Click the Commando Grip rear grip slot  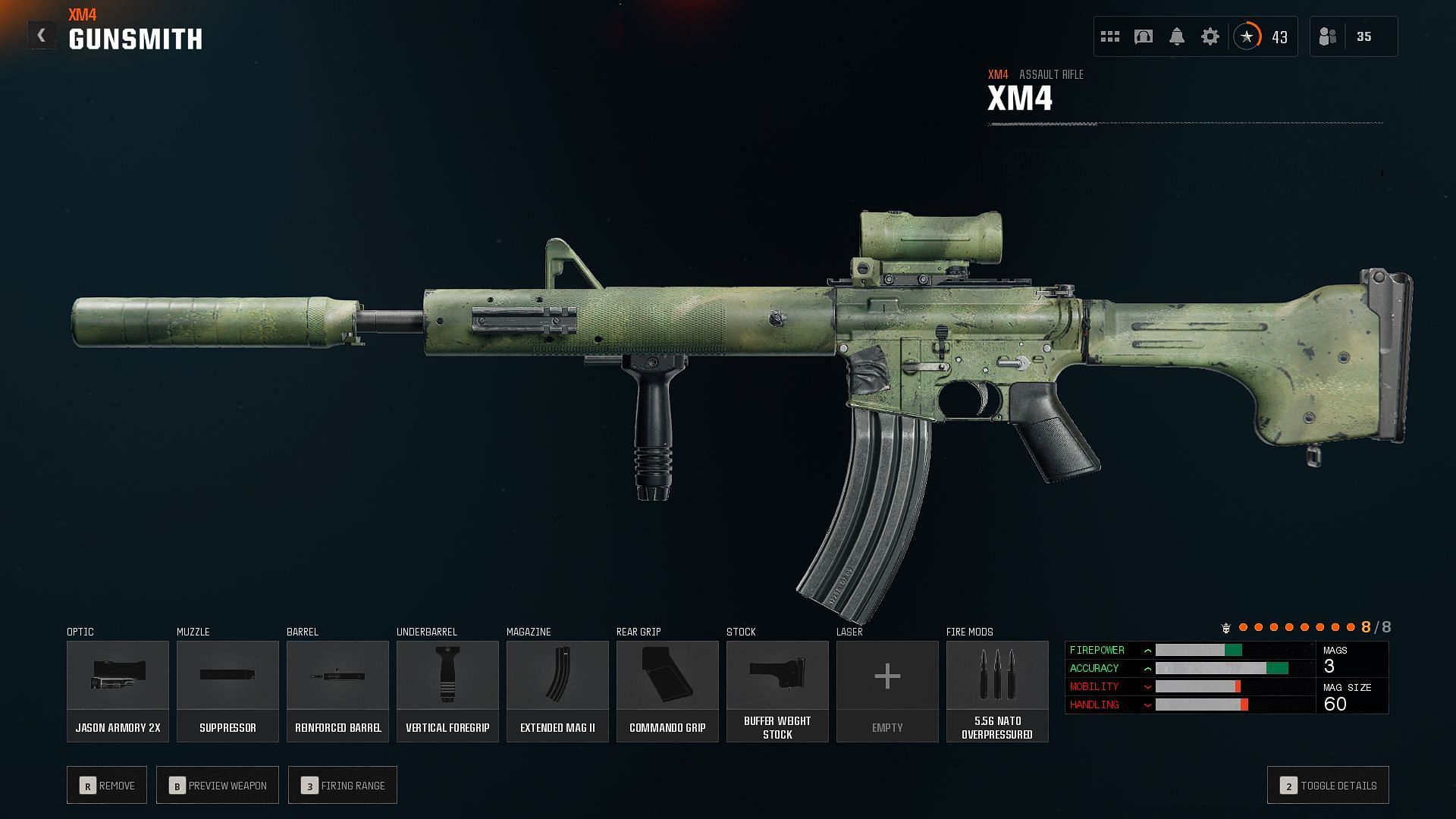tap(667, 691)
